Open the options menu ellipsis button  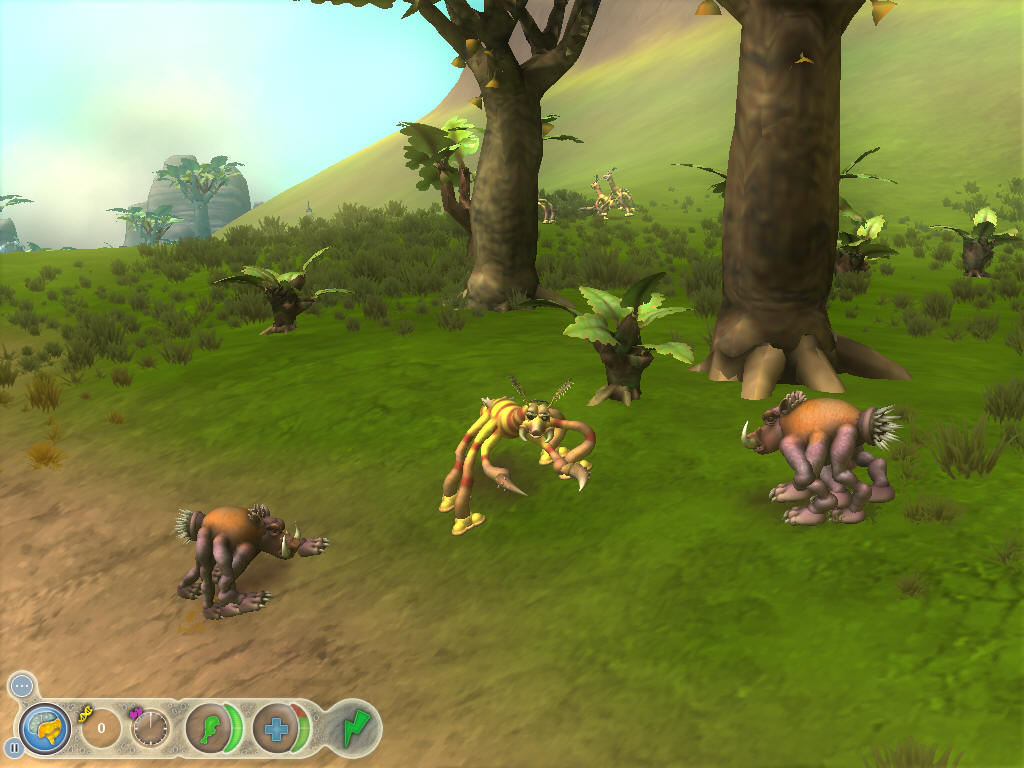22,686
